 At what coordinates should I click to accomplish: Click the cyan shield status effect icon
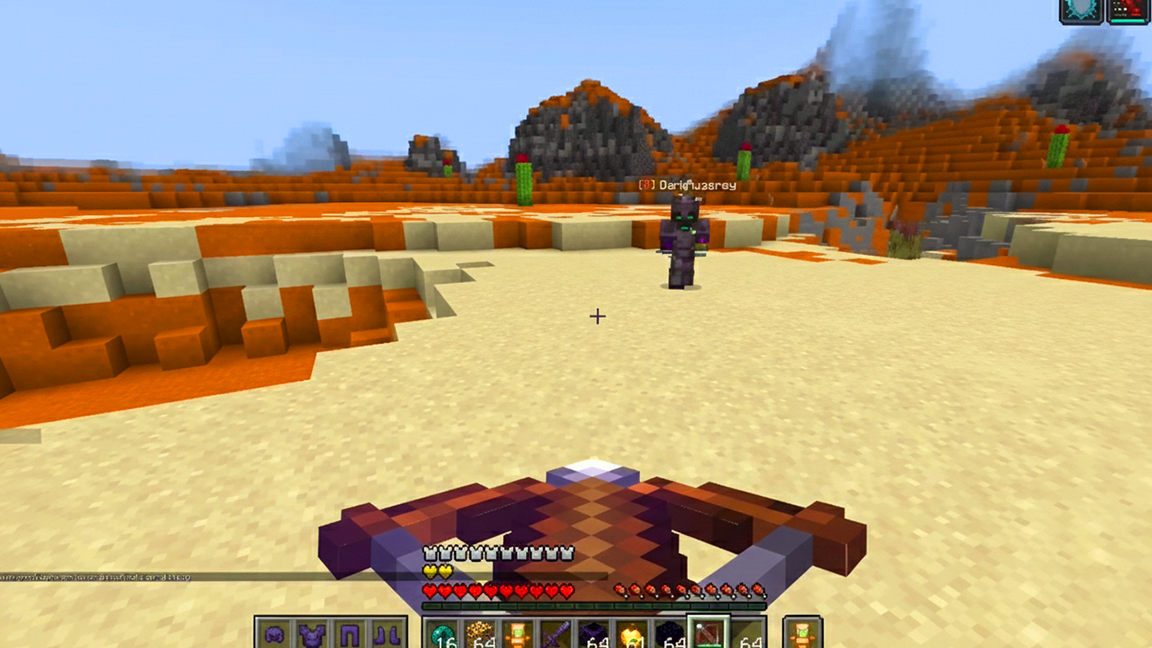point(1080,10)
